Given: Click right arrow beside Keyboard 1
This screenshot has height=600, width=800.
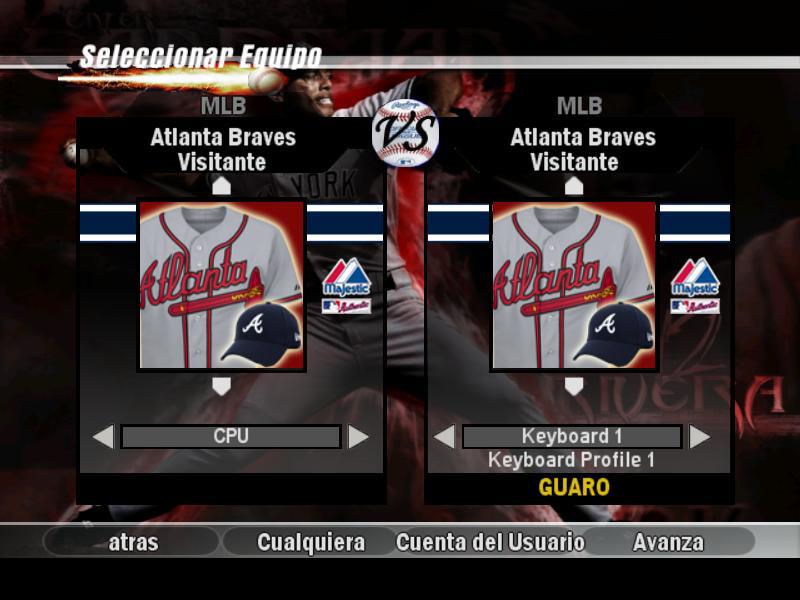Looking at the screenshot, I should [x=700, y=437].
